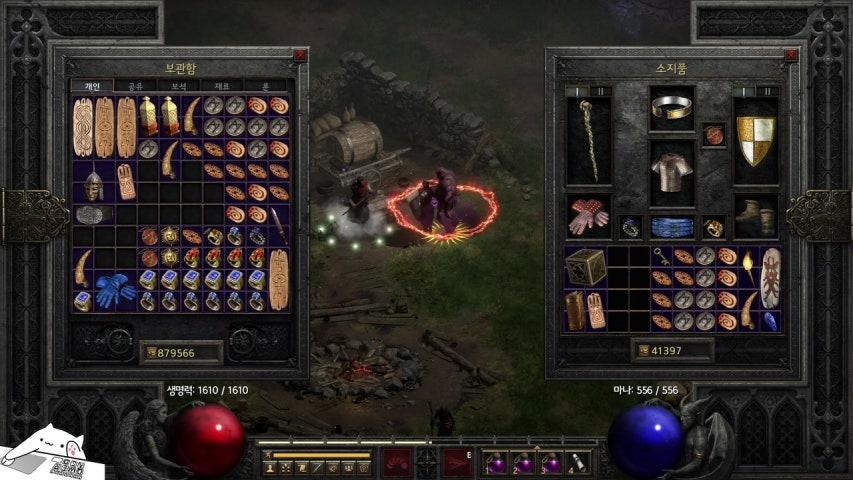Click the stash gold withdraw button
This screenshot has width=853, height=480.
point(152,353)
